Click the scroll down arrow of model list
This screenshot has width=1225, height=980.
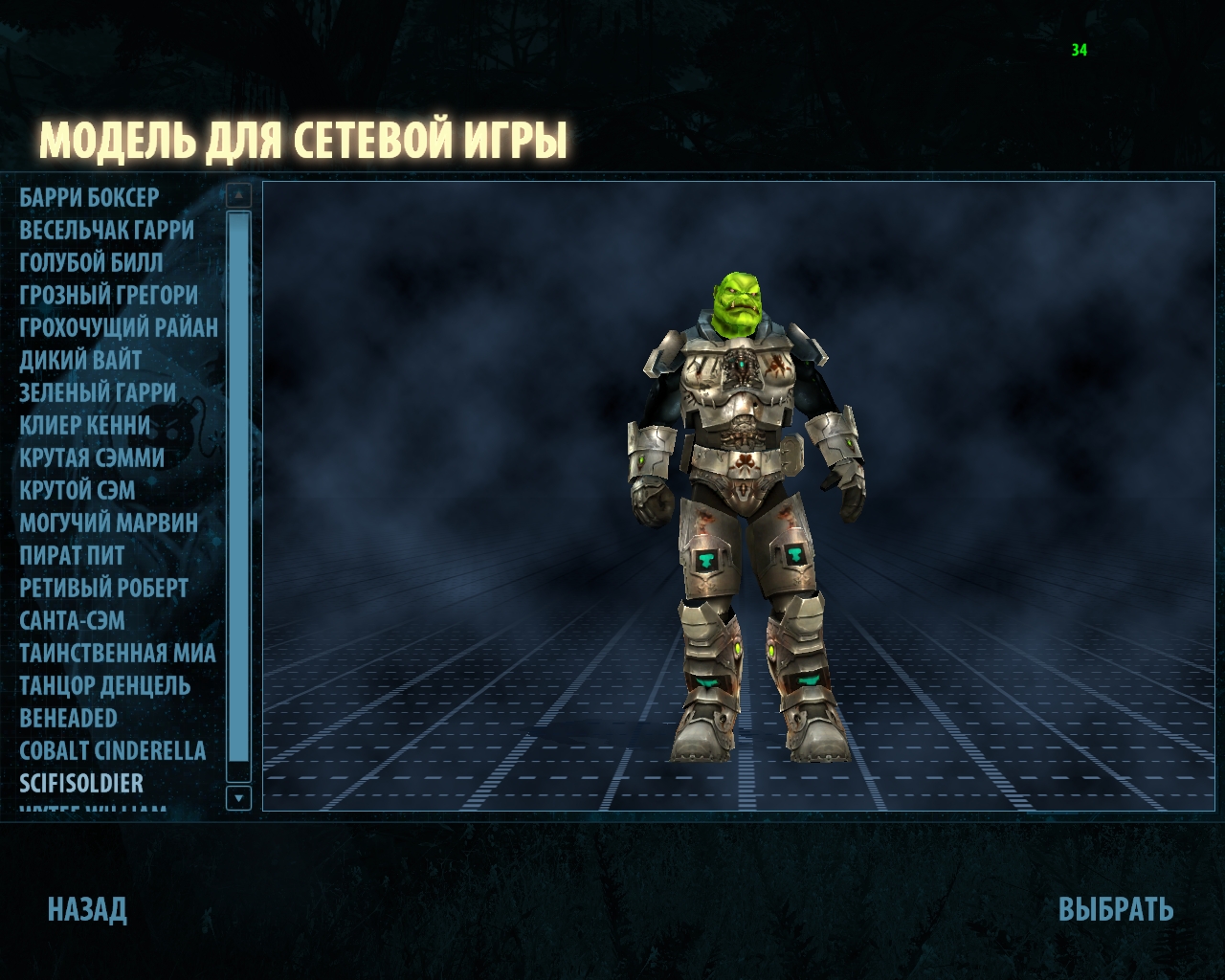(x=238, y=797)
